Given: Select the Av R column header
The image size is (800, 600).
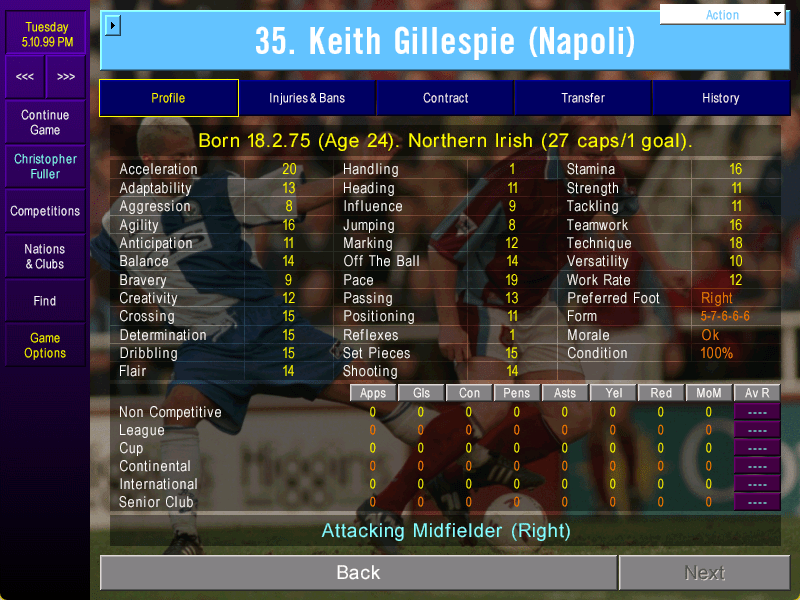Looking at the screenshot, I should point(757,393).
